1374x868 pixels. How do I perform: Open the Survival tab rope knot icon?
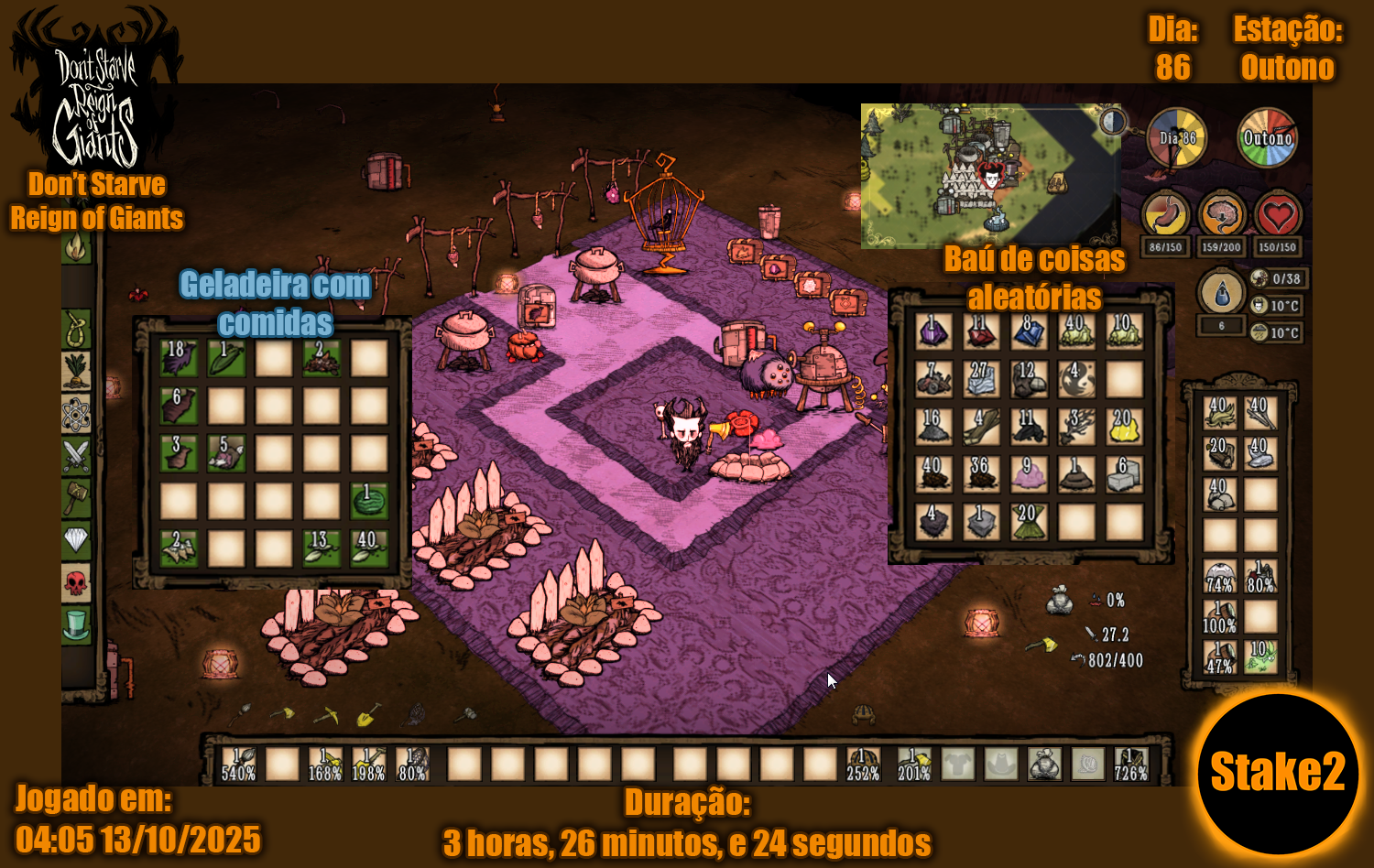click(76, 329)
